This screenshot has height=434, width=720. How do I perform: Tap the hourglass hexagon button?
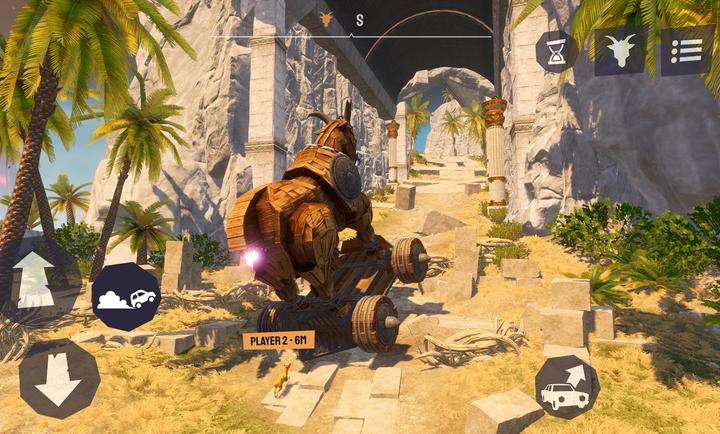pyautogui.click(x=556, y=51)
